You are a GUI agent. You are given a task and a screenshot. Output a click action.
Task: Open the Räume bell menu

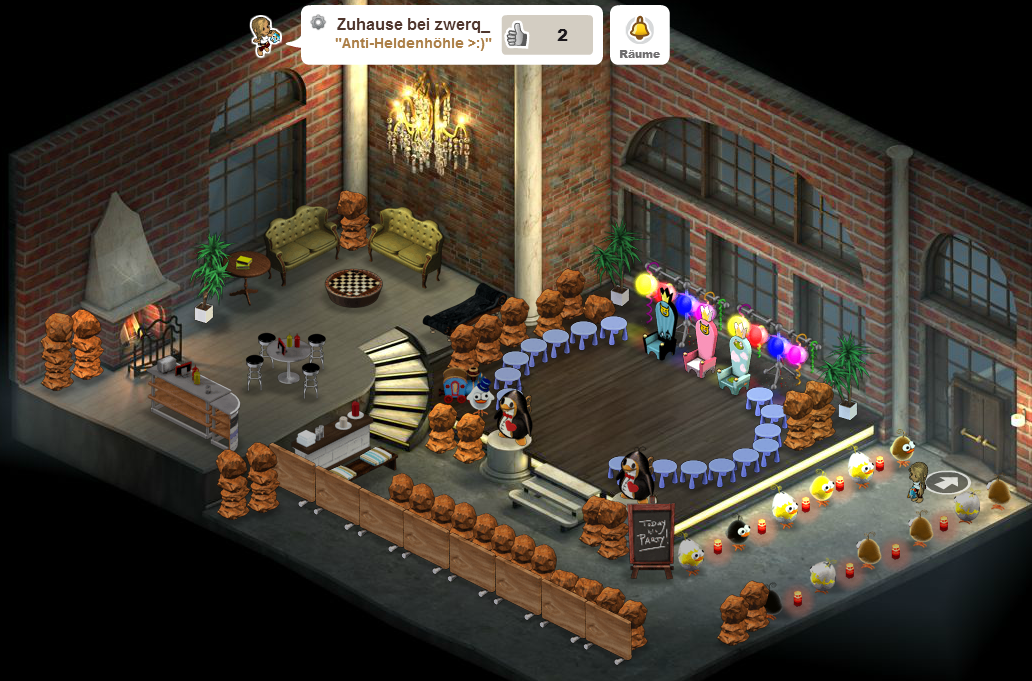pos(639,35)
